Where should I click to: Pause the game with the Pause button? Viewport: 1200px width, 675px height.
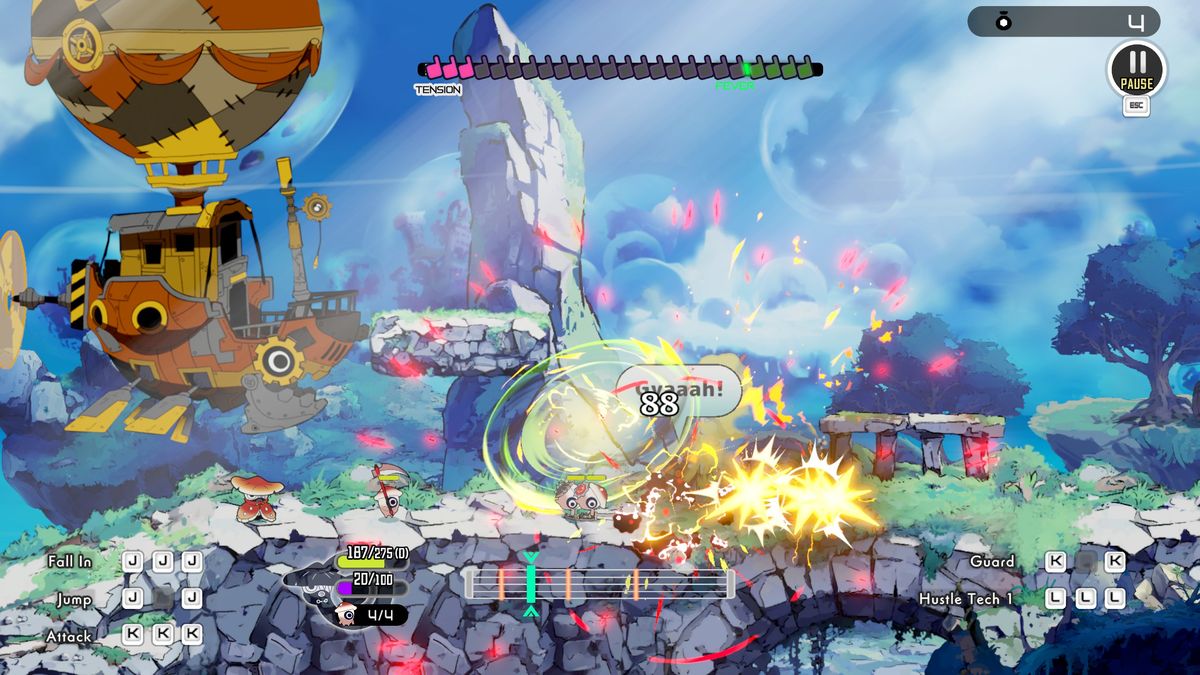click(x=1136, y=68)
